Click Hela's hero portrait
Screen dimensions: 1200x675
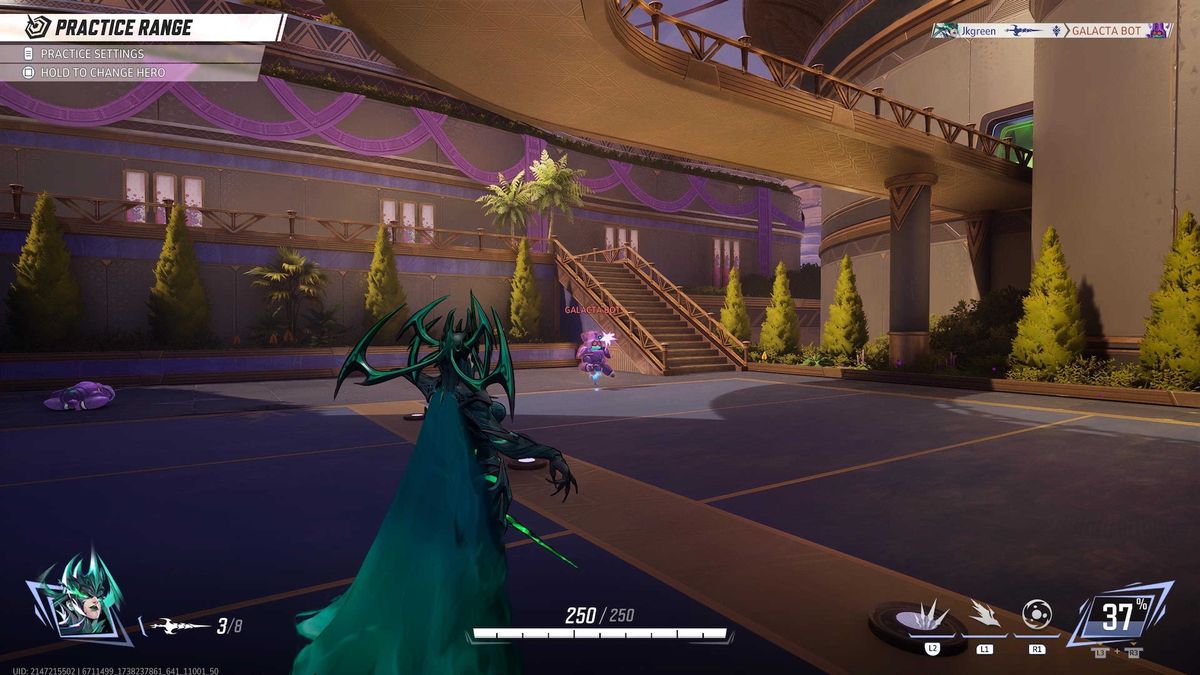[79, 598]
